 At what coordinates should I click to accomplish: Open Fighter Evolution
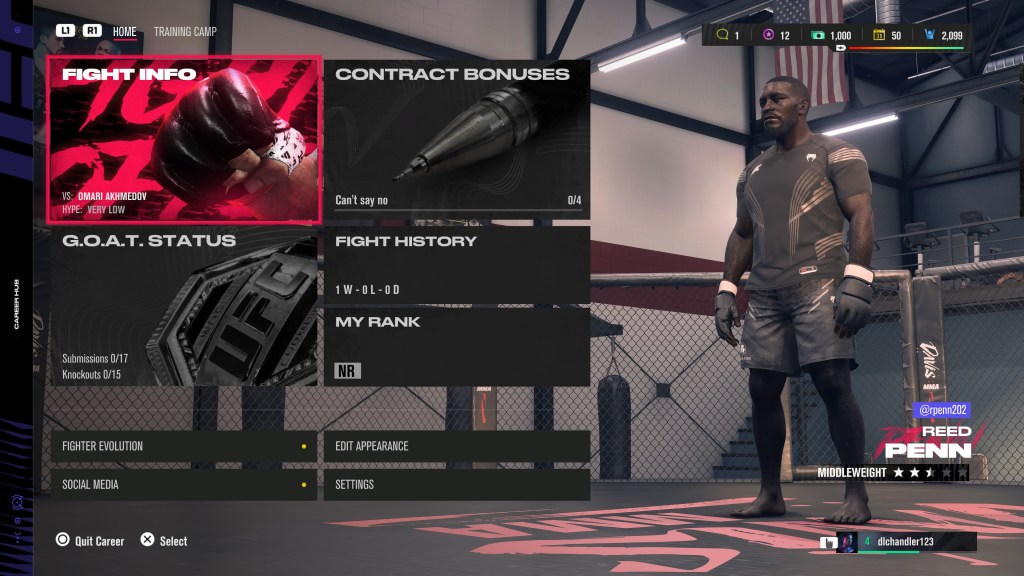pyautogui.click(x=184, y=446)
